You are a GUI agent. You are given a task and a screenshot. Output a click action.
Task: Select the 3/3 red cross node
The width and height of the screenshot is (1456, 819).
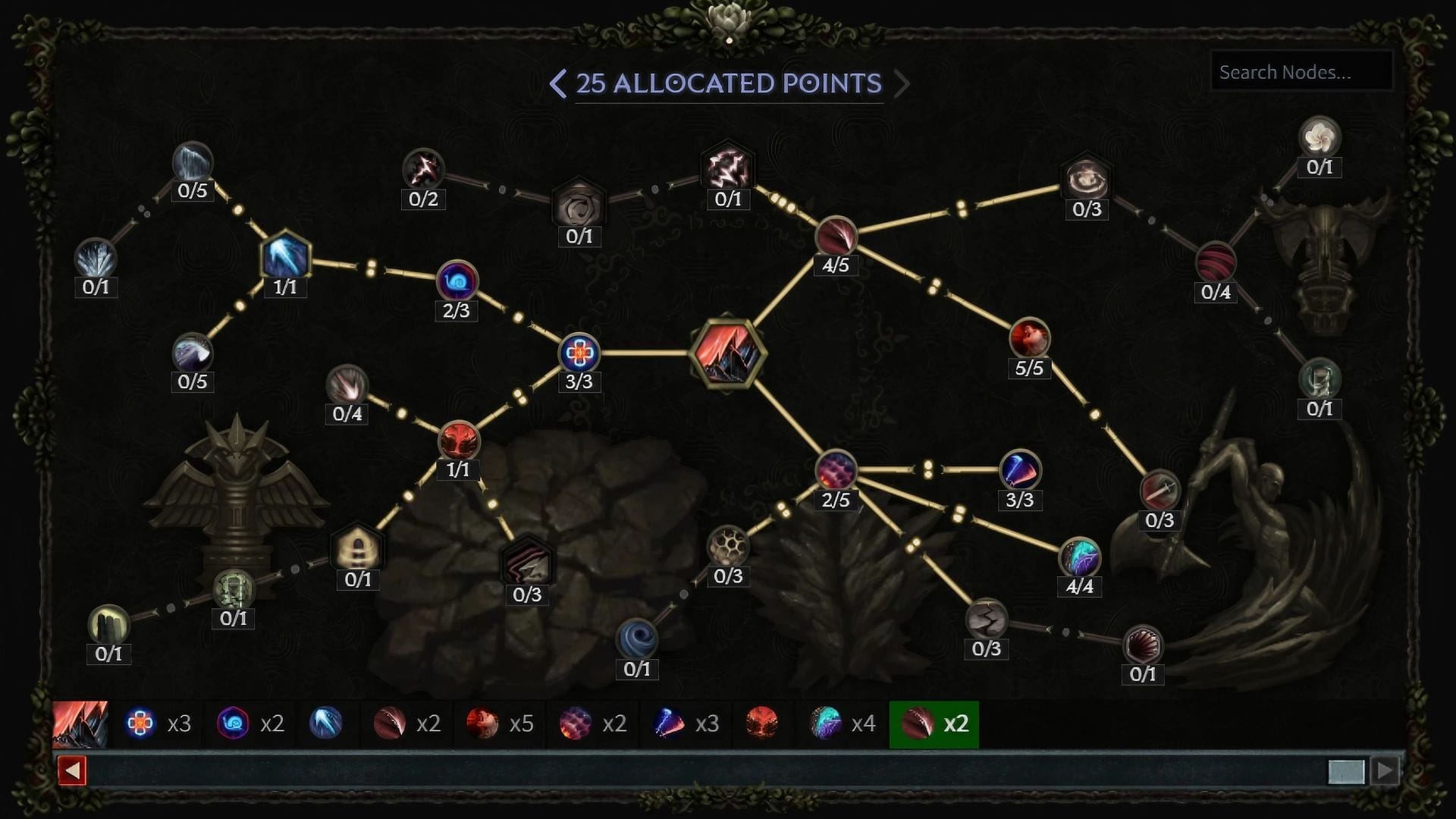tap(579, 351)
